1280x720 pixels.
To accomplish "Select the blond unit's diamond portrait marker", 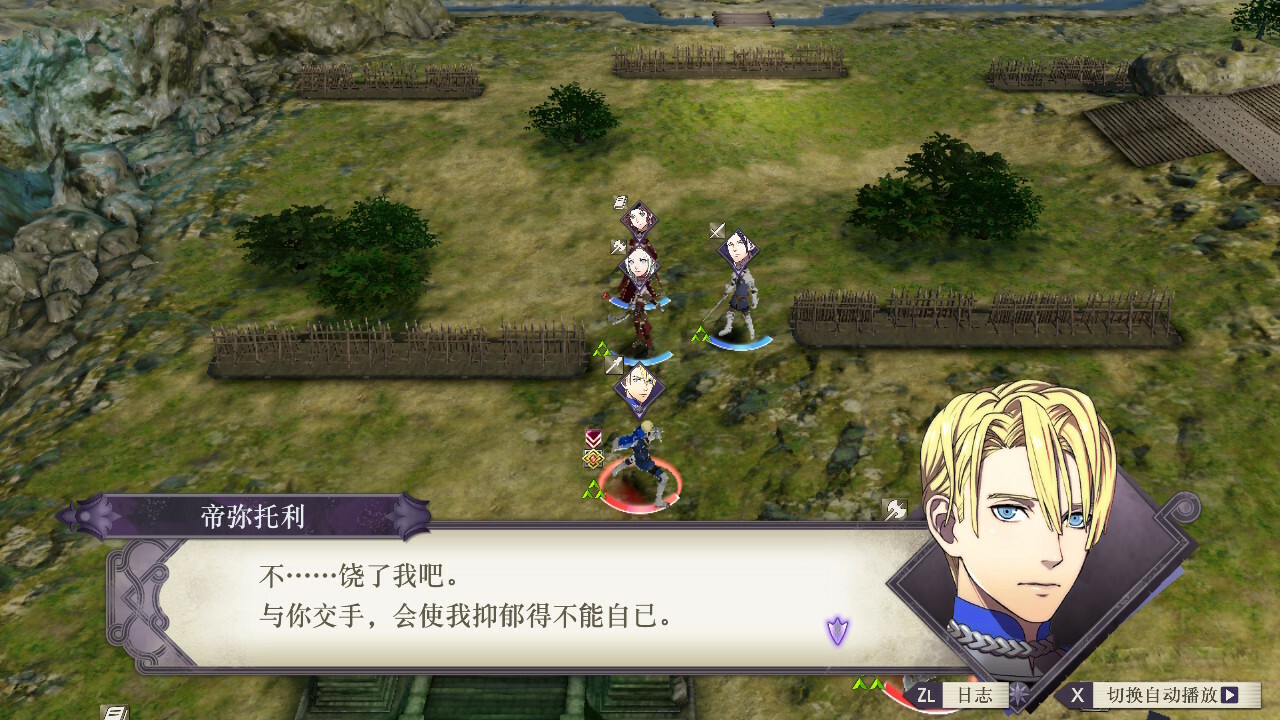I will point(638,387).
